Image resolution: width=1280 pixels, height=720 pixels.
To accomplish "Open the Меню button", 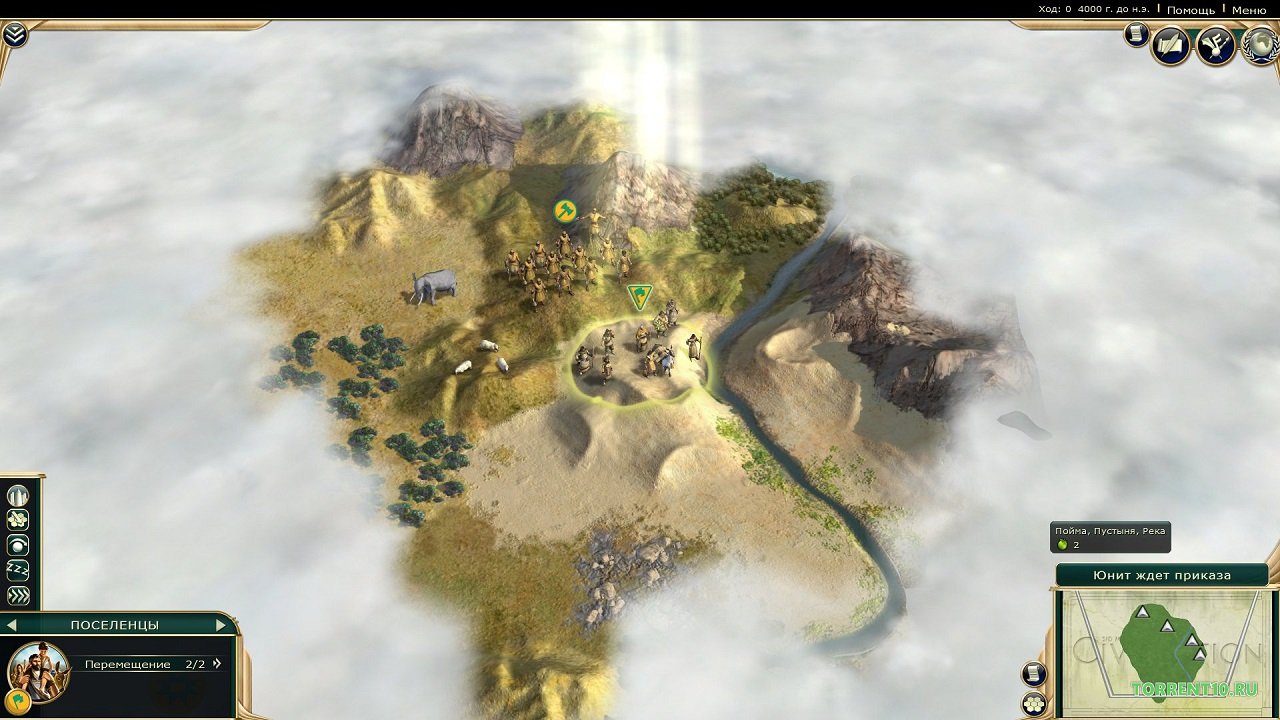I will coord(1249,10).
